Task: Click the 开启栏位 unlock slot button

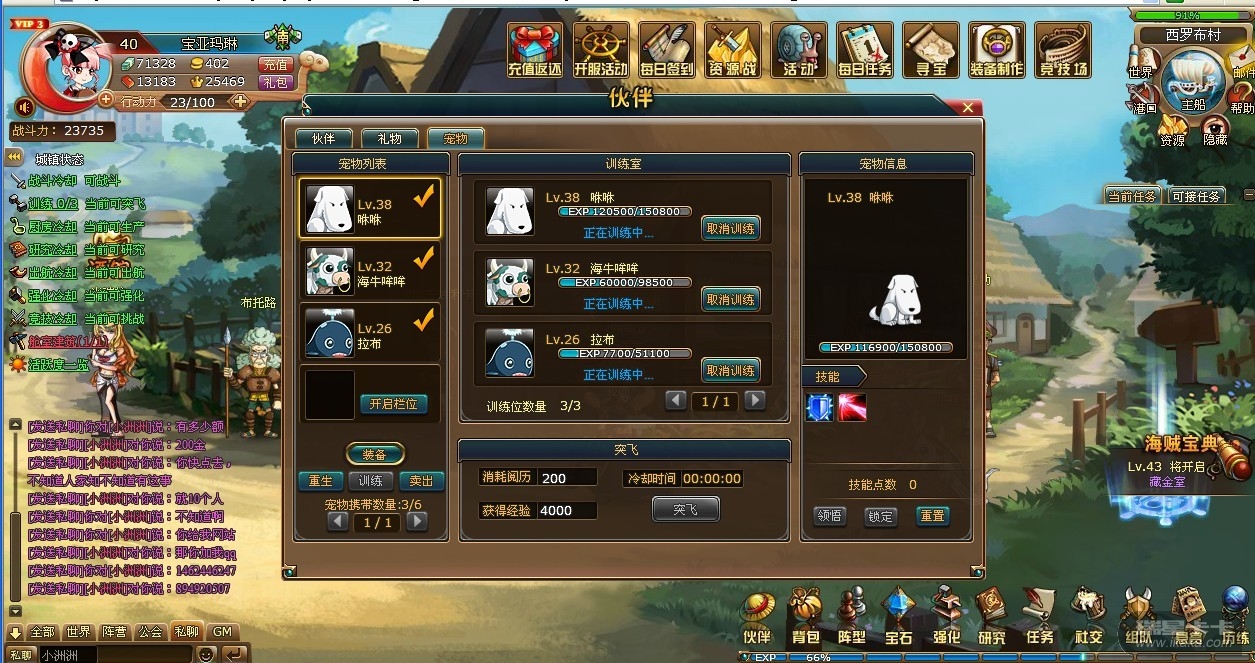Action: point(393,404)
